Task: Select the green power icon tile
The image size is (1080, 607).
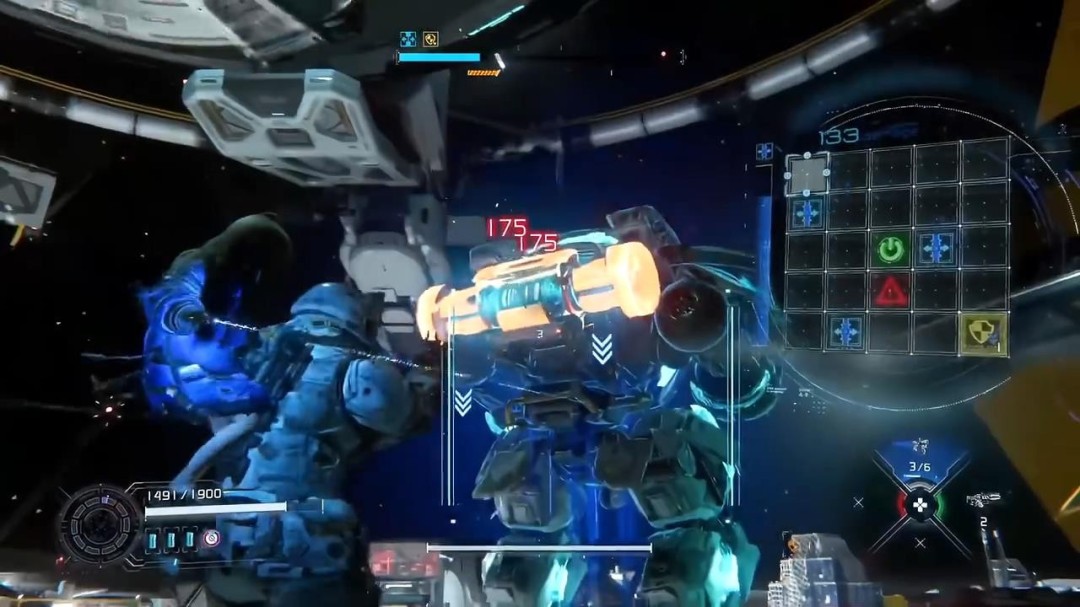Action: tap(890, 249)
